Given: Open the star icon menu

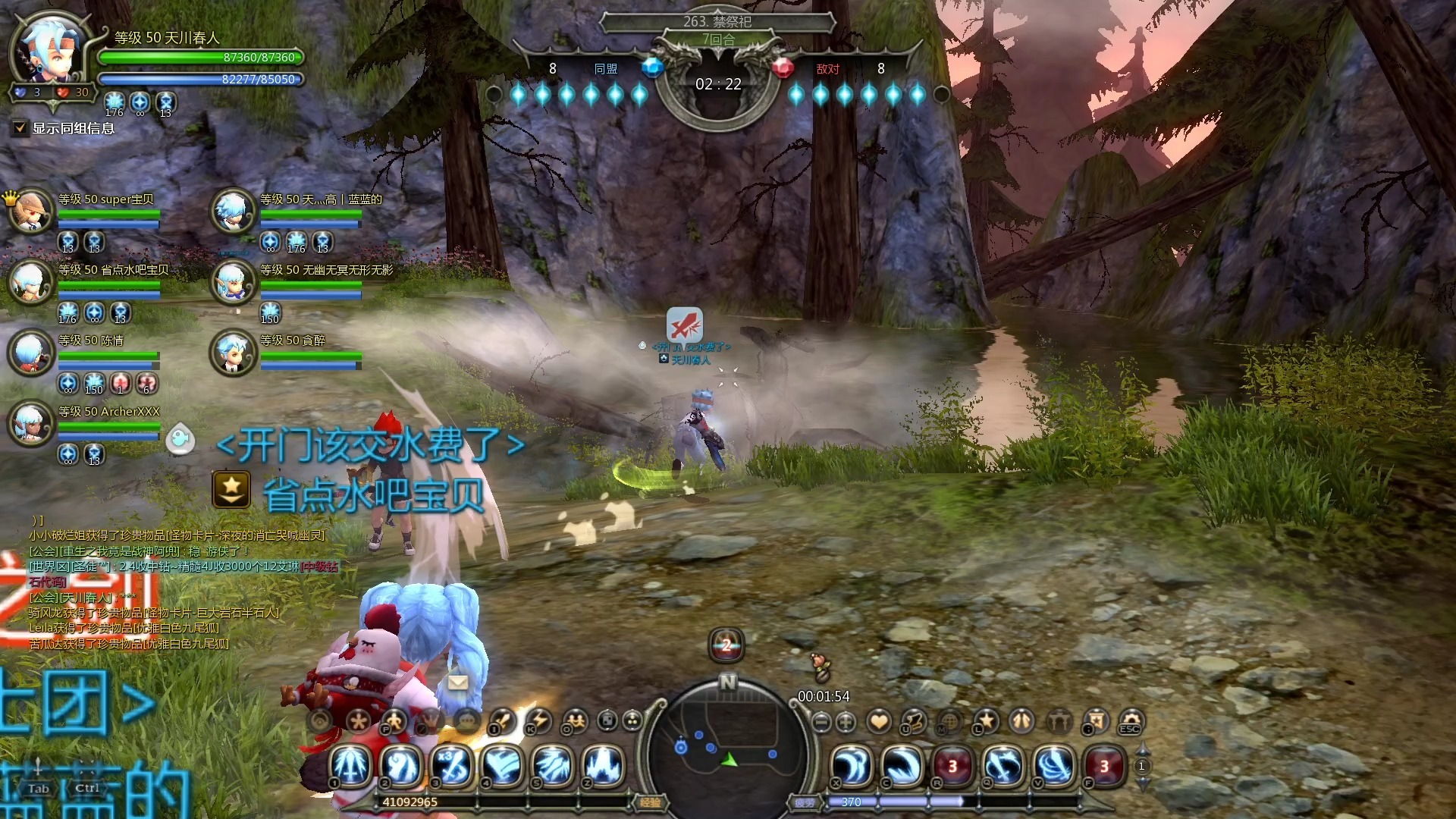Looking at the screenshot, I should tap(986, 721).
